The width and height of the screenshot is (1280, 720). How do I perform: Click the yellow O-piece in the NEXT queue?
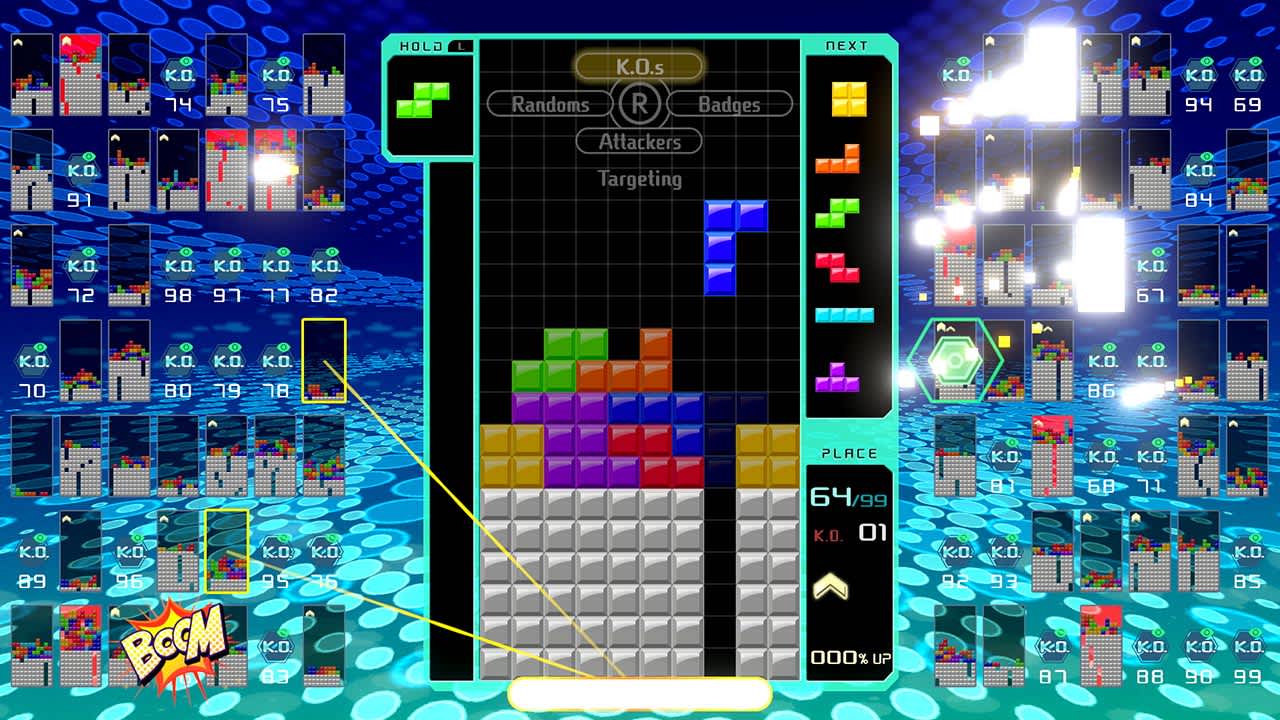click(847, 98)
